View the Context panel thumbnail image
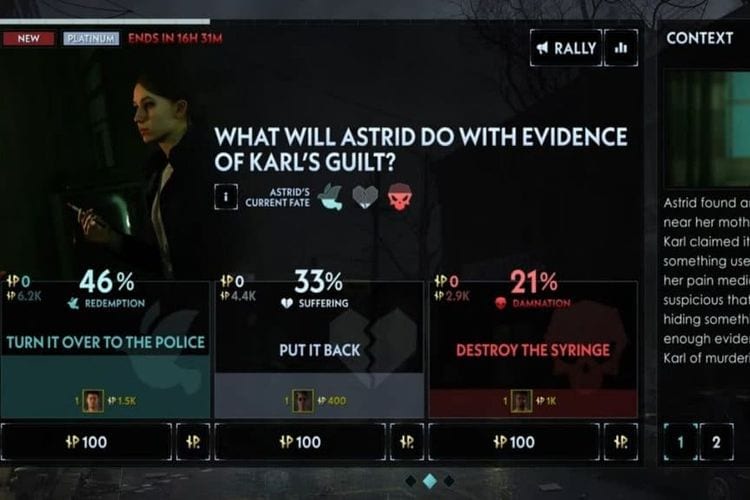The image size is (750, 500). click(709, 128)
